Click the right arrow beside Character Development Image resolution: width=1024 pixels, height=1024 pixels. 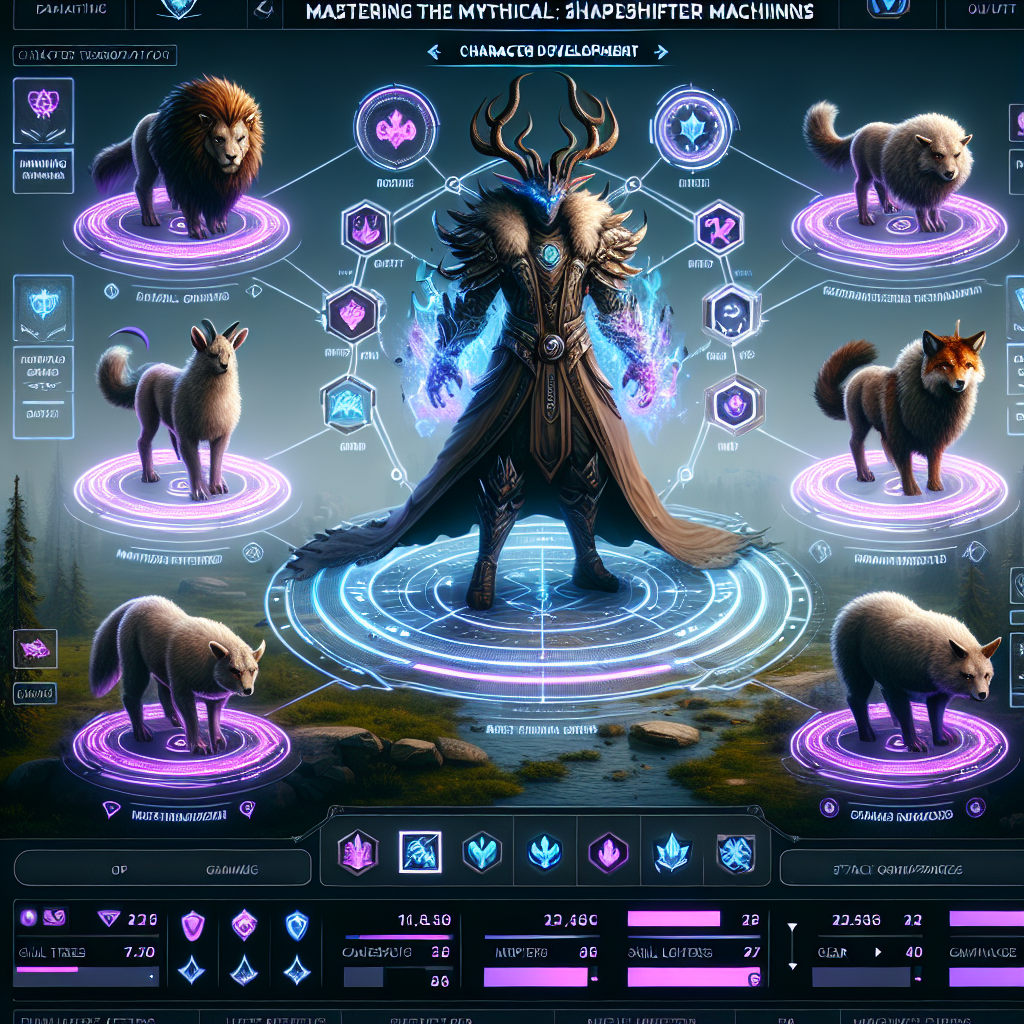point(663,51)
